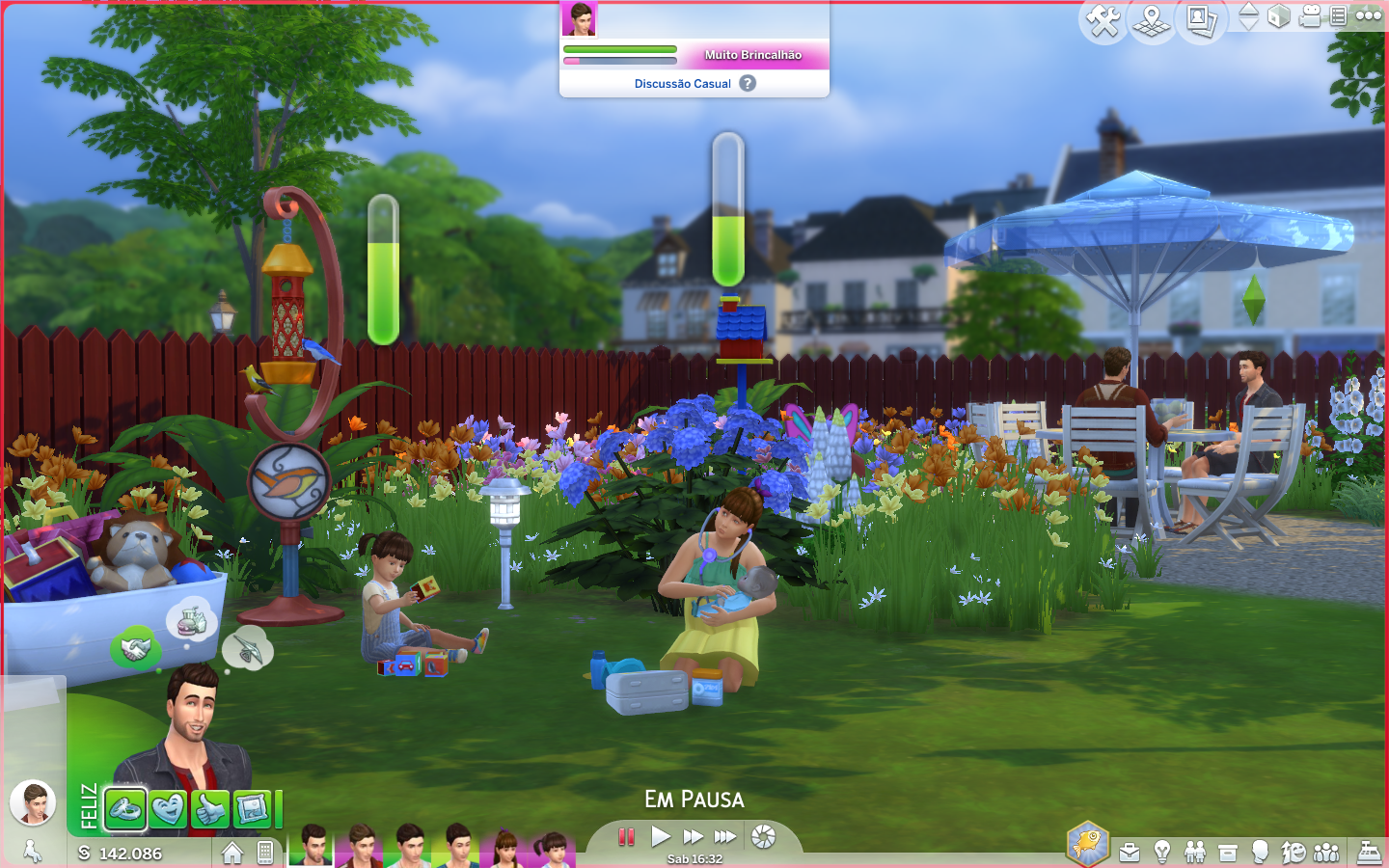Resume the game at normal play speed
Viewport: 1389px width, 868px height.
(661, 836)
